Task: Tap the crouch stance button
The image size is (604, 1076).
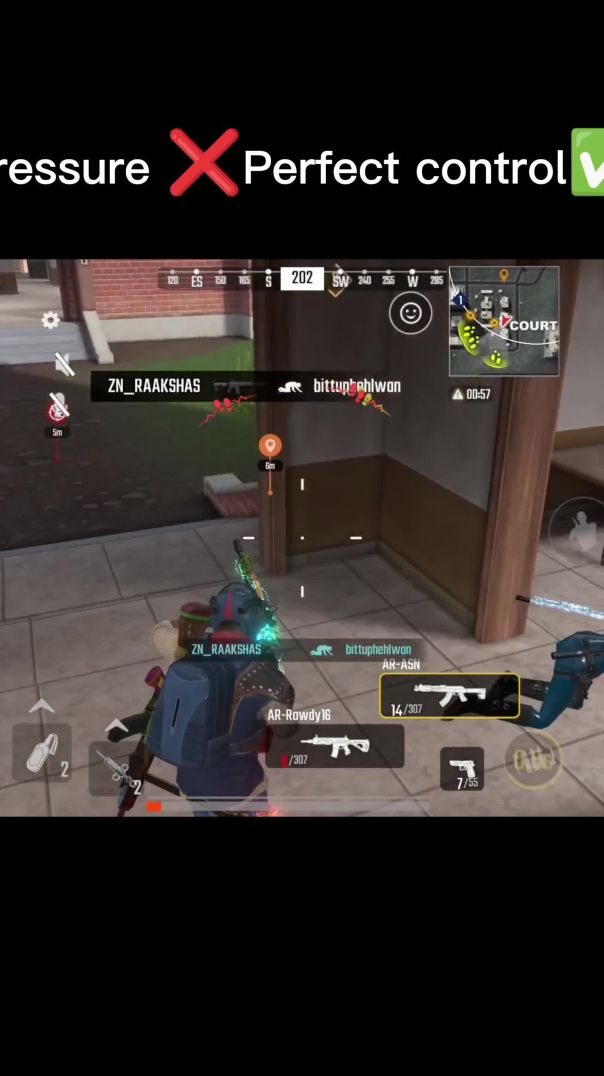Action: [576, 523]
